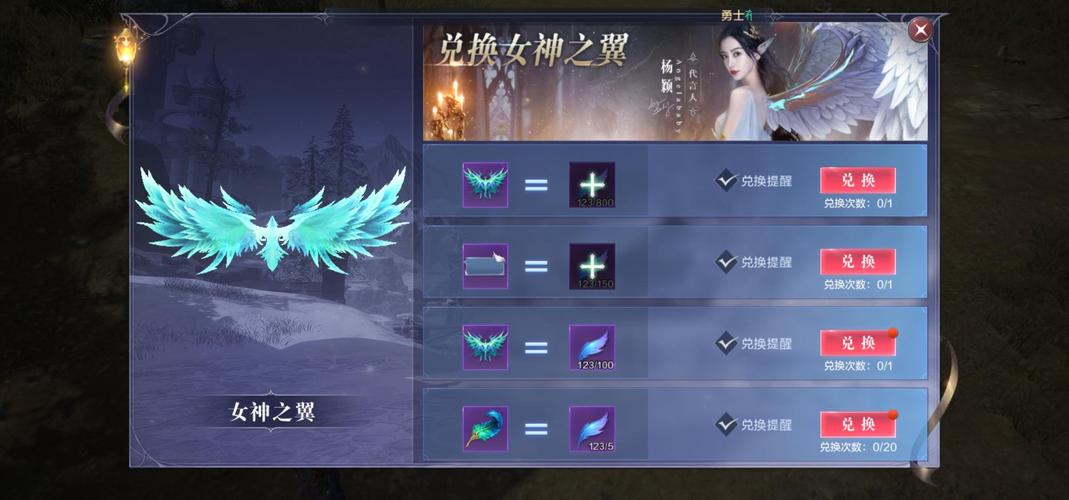Click 兑换 button in the 123/800 row

[857, 180]
